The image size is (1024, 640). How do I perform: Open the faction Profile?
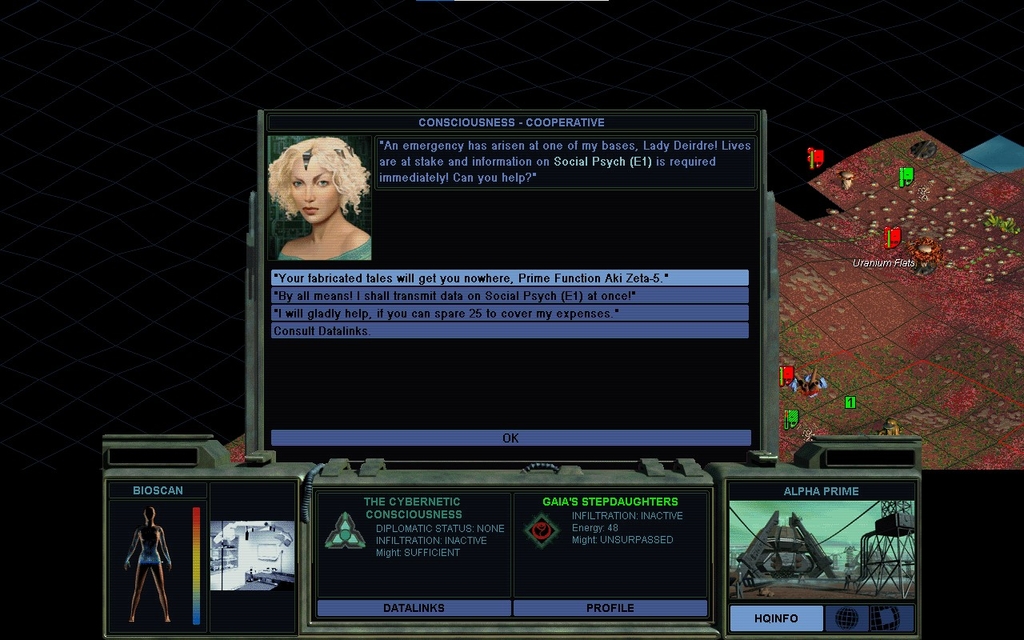point(610,608)
